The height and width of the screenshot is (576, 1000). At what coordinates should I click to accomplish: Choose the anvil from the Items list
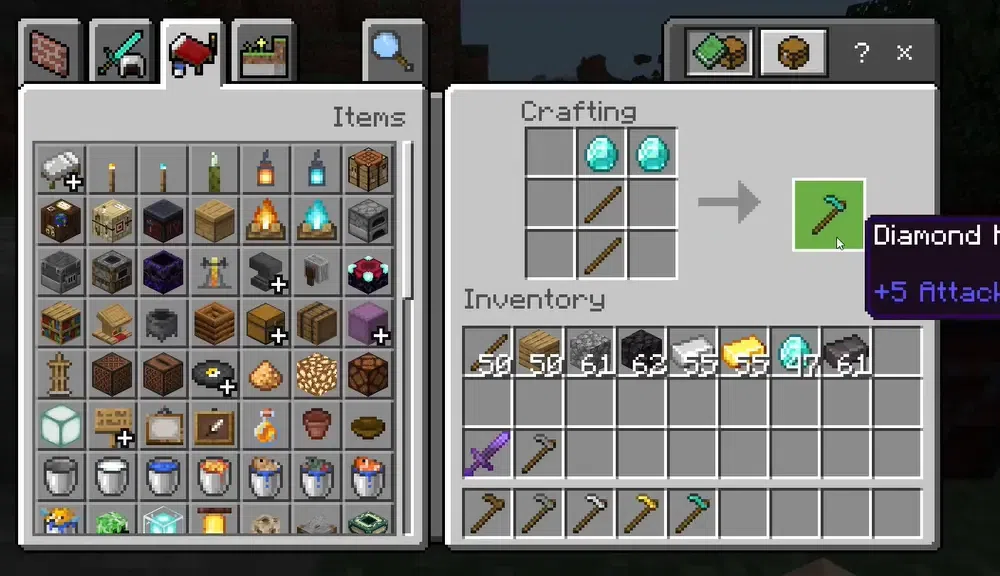[265, 271]
